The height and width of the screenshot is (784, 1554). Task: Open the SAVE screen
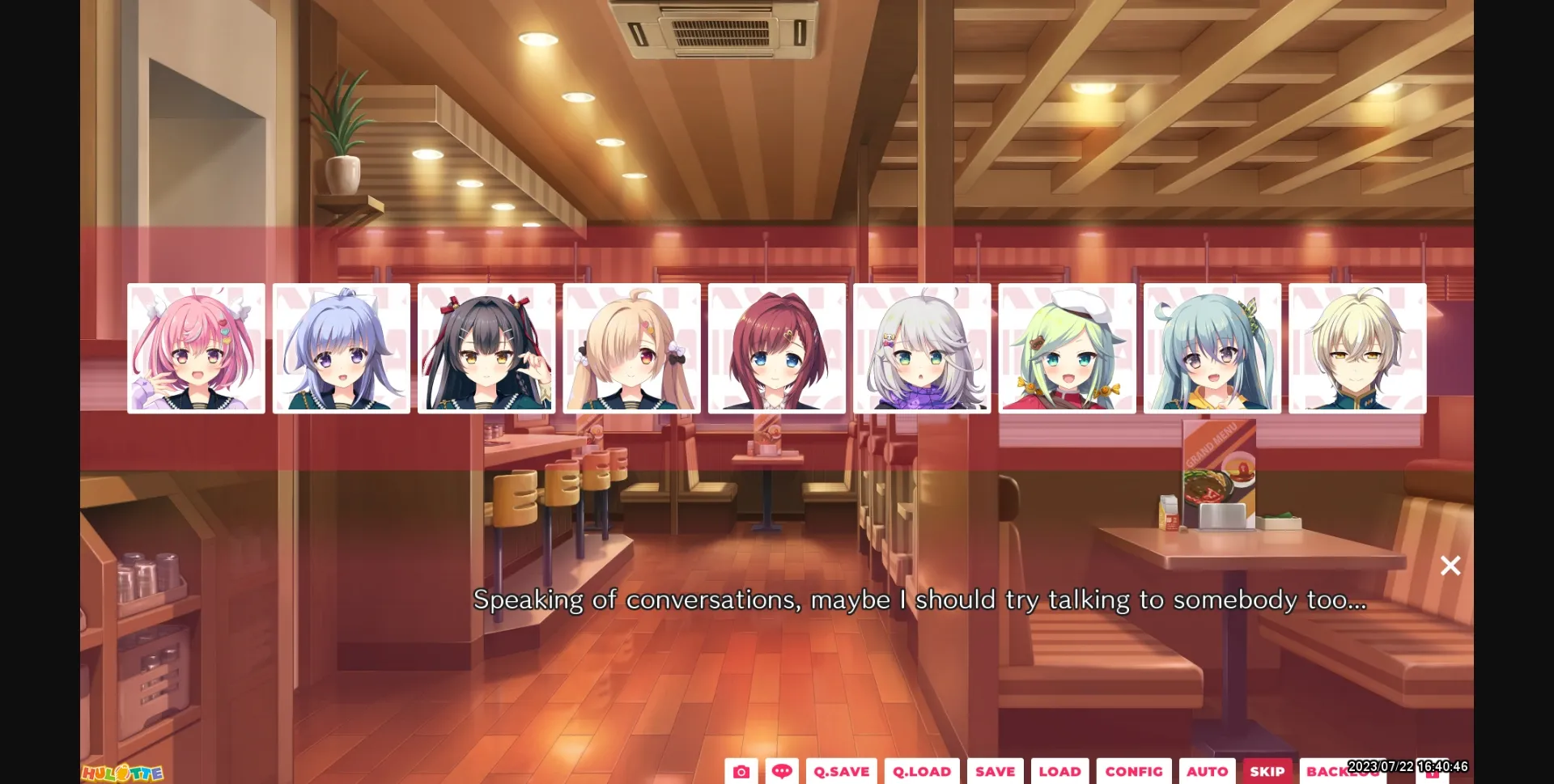click(995, 771)
